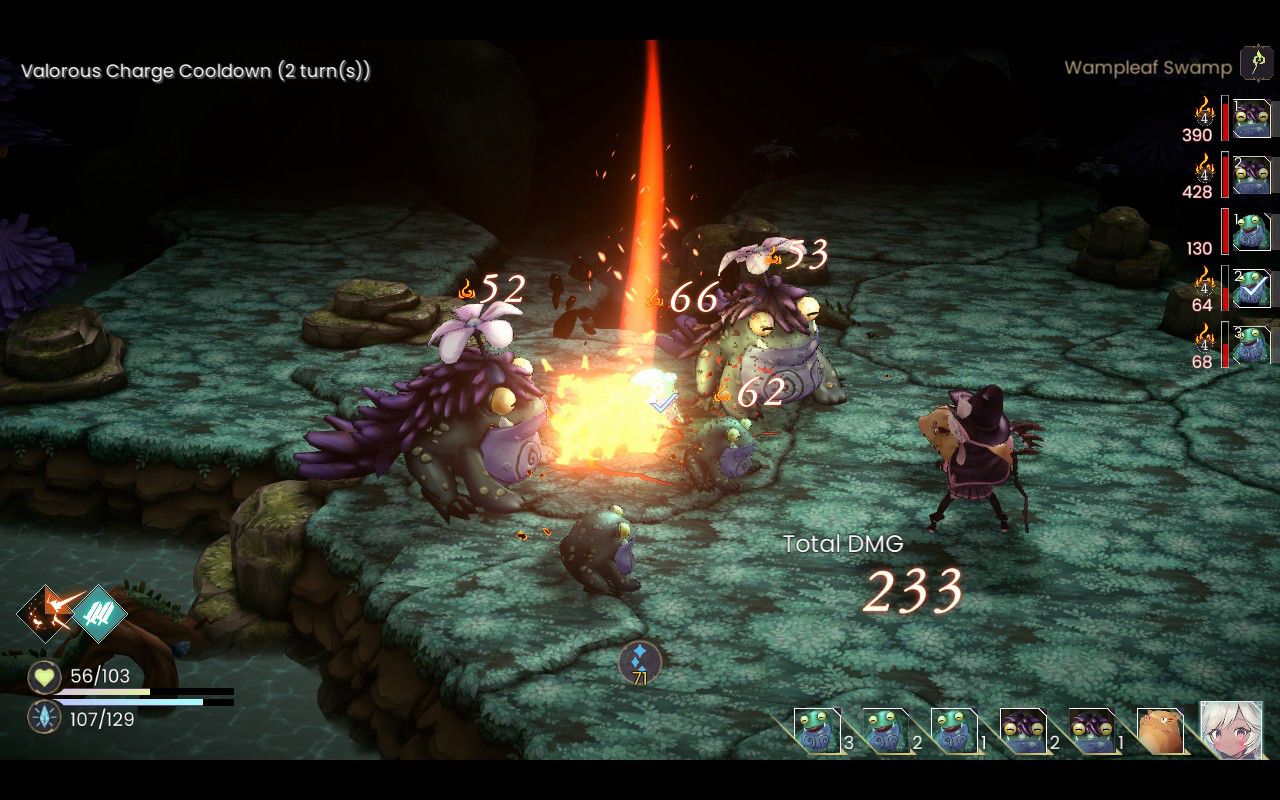The width and height of the screenshot is (1280, 800).
Task: Select green frog 3 with 68 HP
Action: [x=1251, y=345]
